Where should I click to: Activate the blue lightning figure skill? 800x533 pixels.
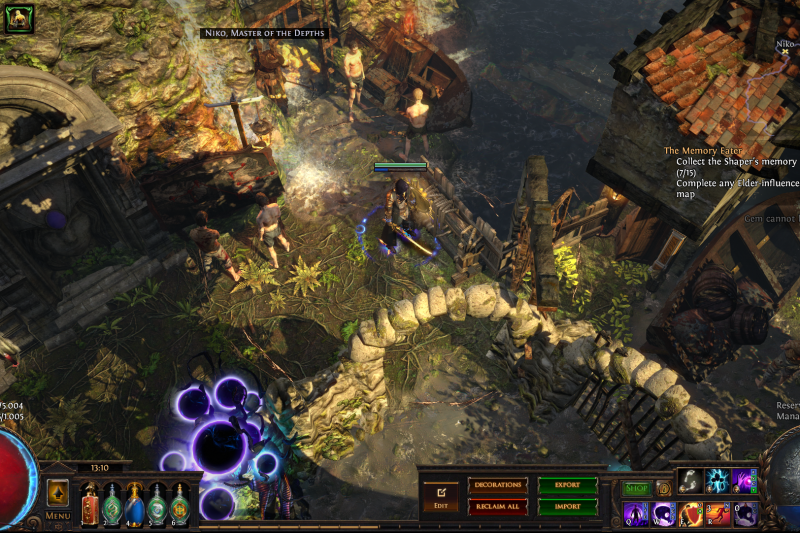[x=717, y=482]
